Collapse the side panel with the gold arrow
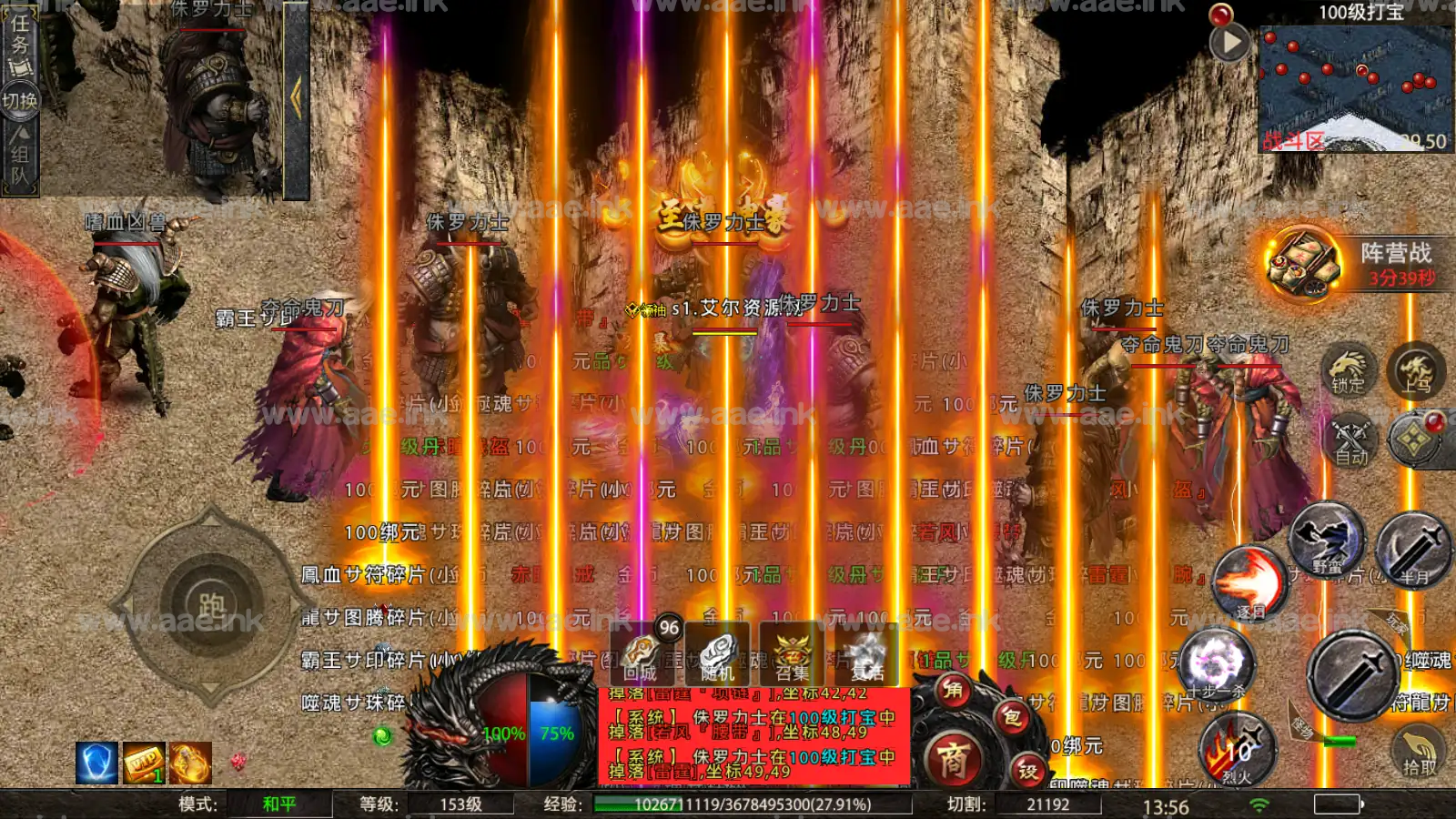 point(296,98)
